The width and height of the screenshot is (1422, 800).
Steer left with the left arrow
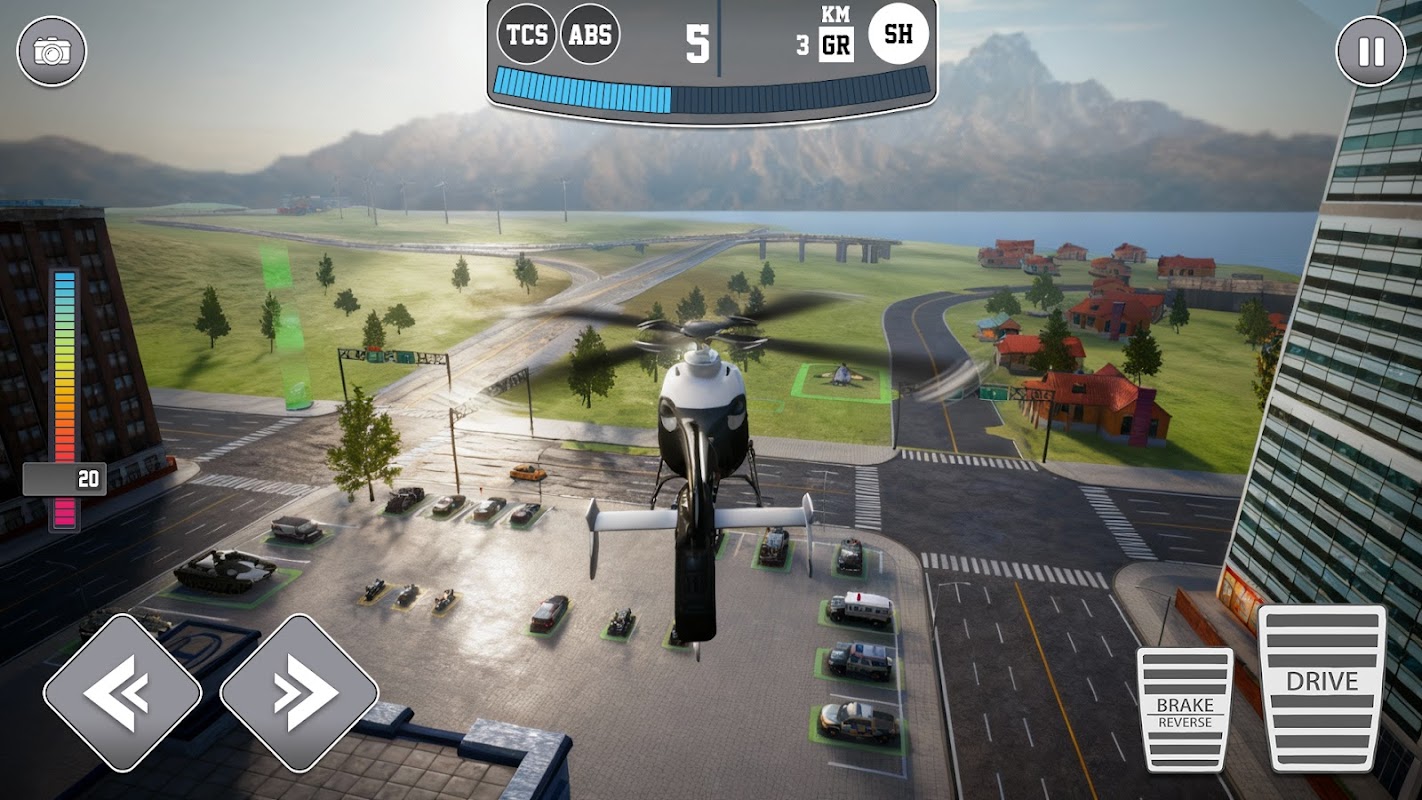tap(122, 692)
